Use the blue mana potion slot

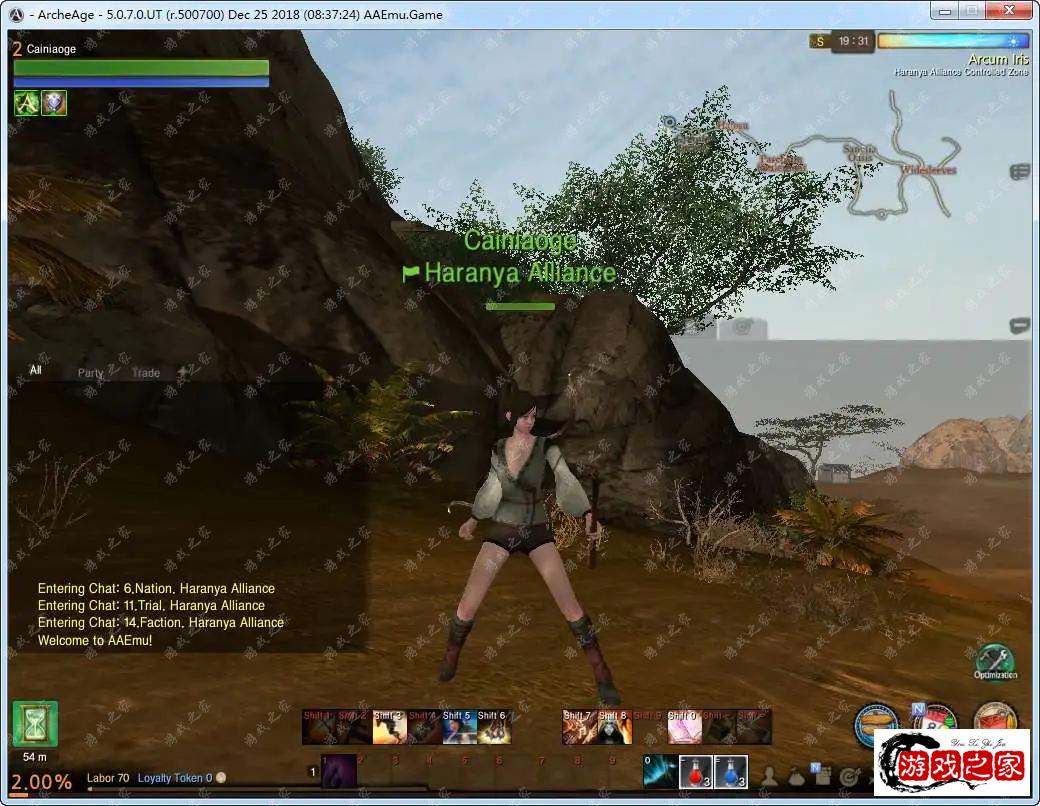point(731,772)
